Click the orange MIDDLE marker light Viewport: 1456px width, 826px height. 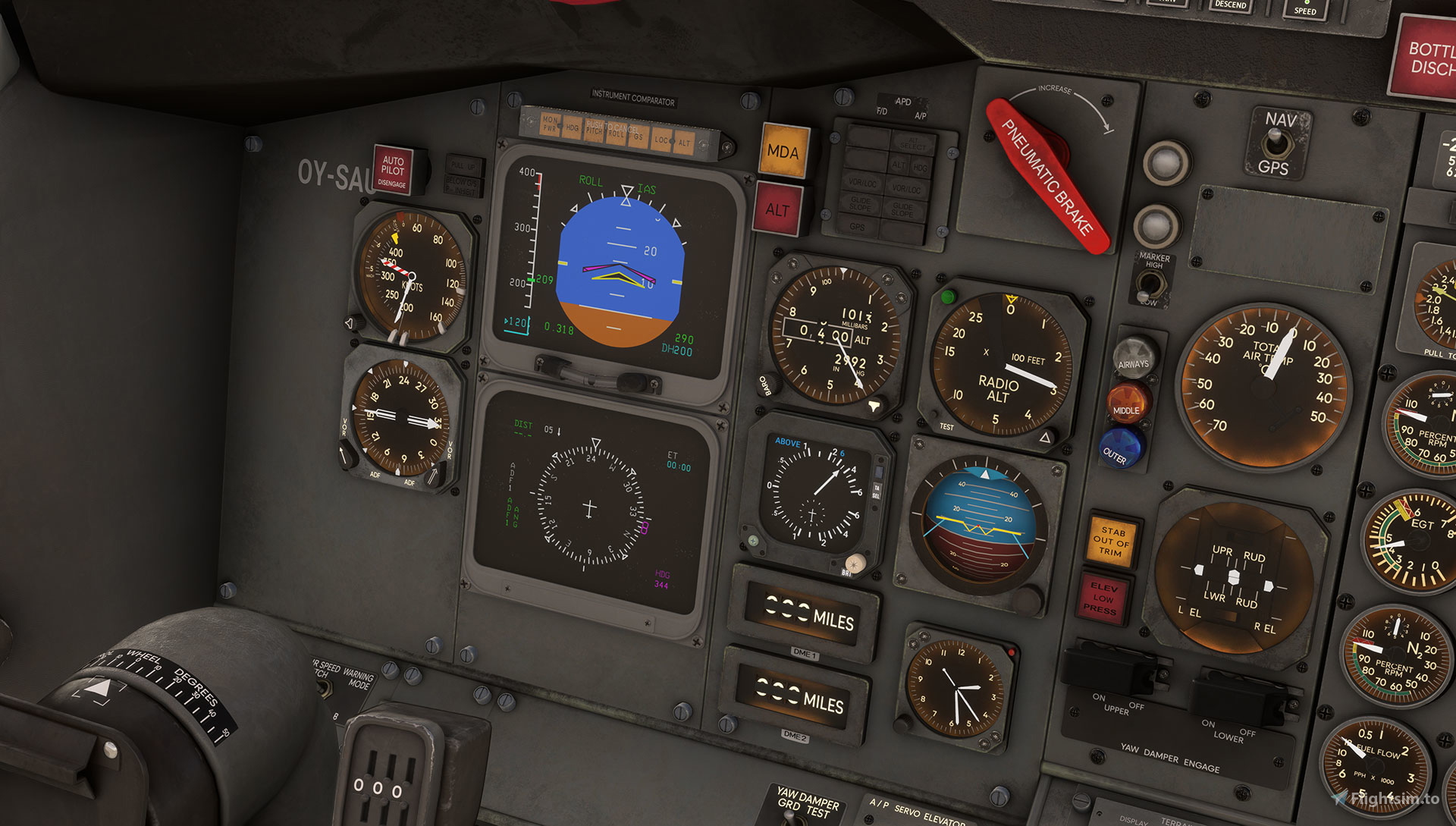point(1127,403)
